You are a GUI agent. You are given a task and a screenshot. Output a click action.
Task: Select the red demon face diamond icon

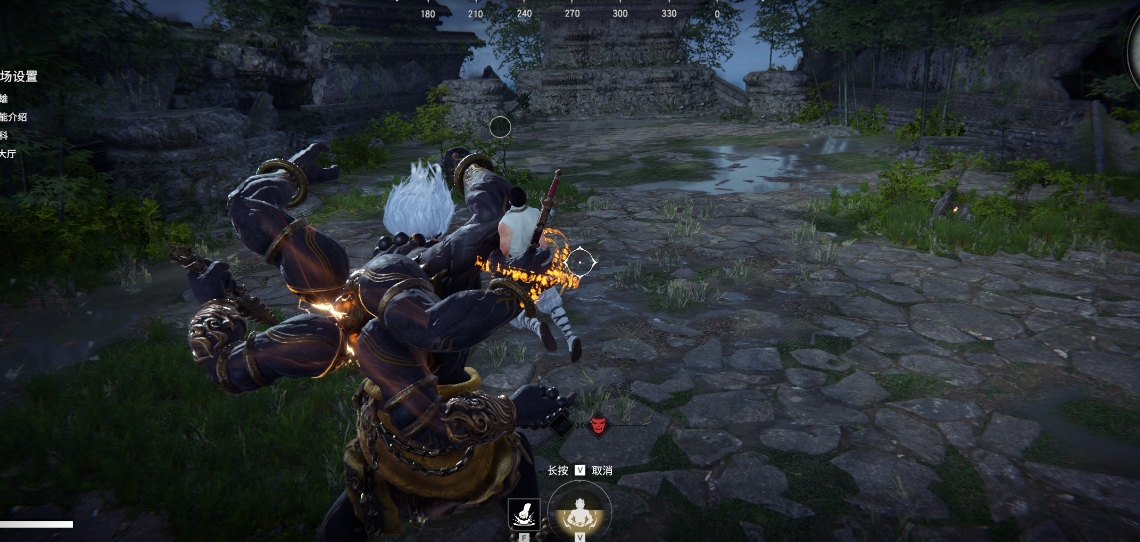(x=597, y=425)
